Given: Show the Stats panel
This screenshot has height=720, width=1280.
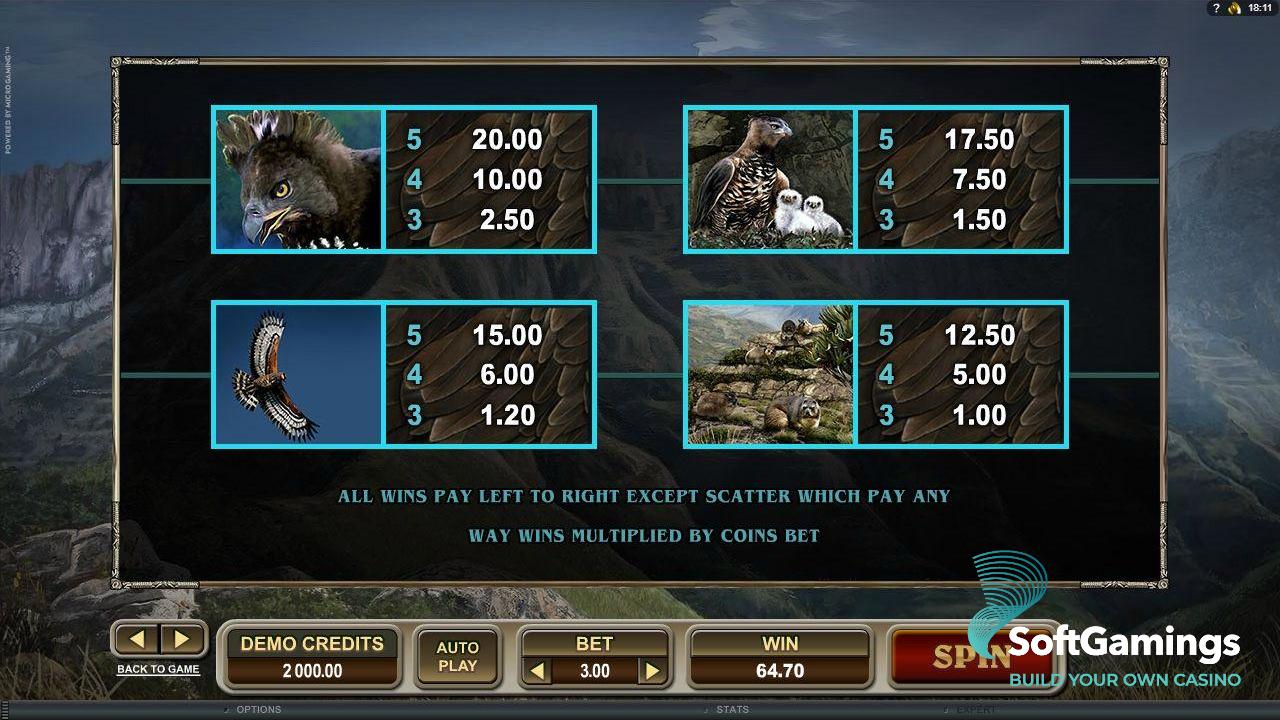Looking at the screenshot, I should pyautogui.click(x=732, y=710).
